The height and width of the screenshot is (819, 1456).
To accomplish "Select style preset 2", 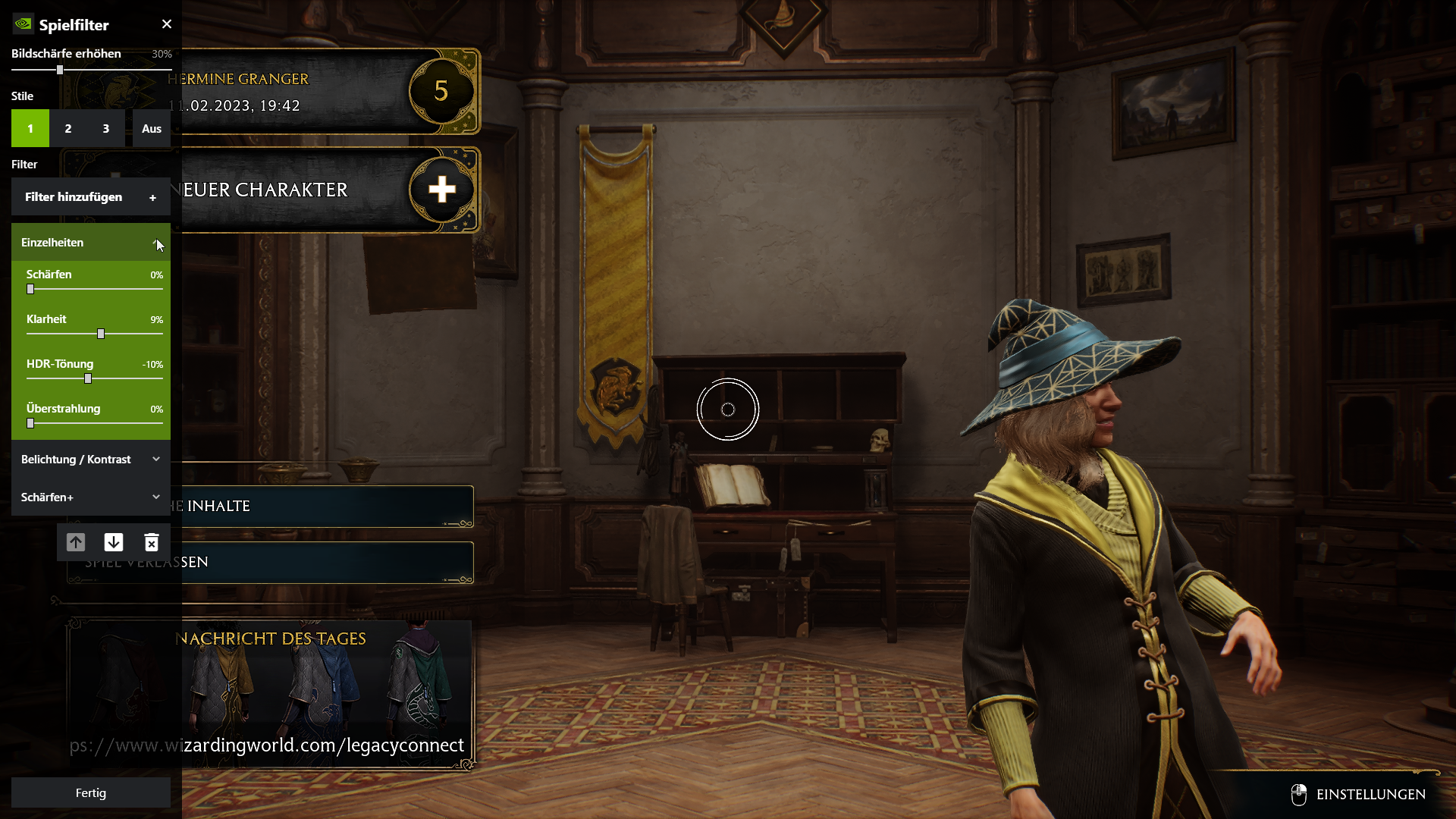I will pos(67,128).
